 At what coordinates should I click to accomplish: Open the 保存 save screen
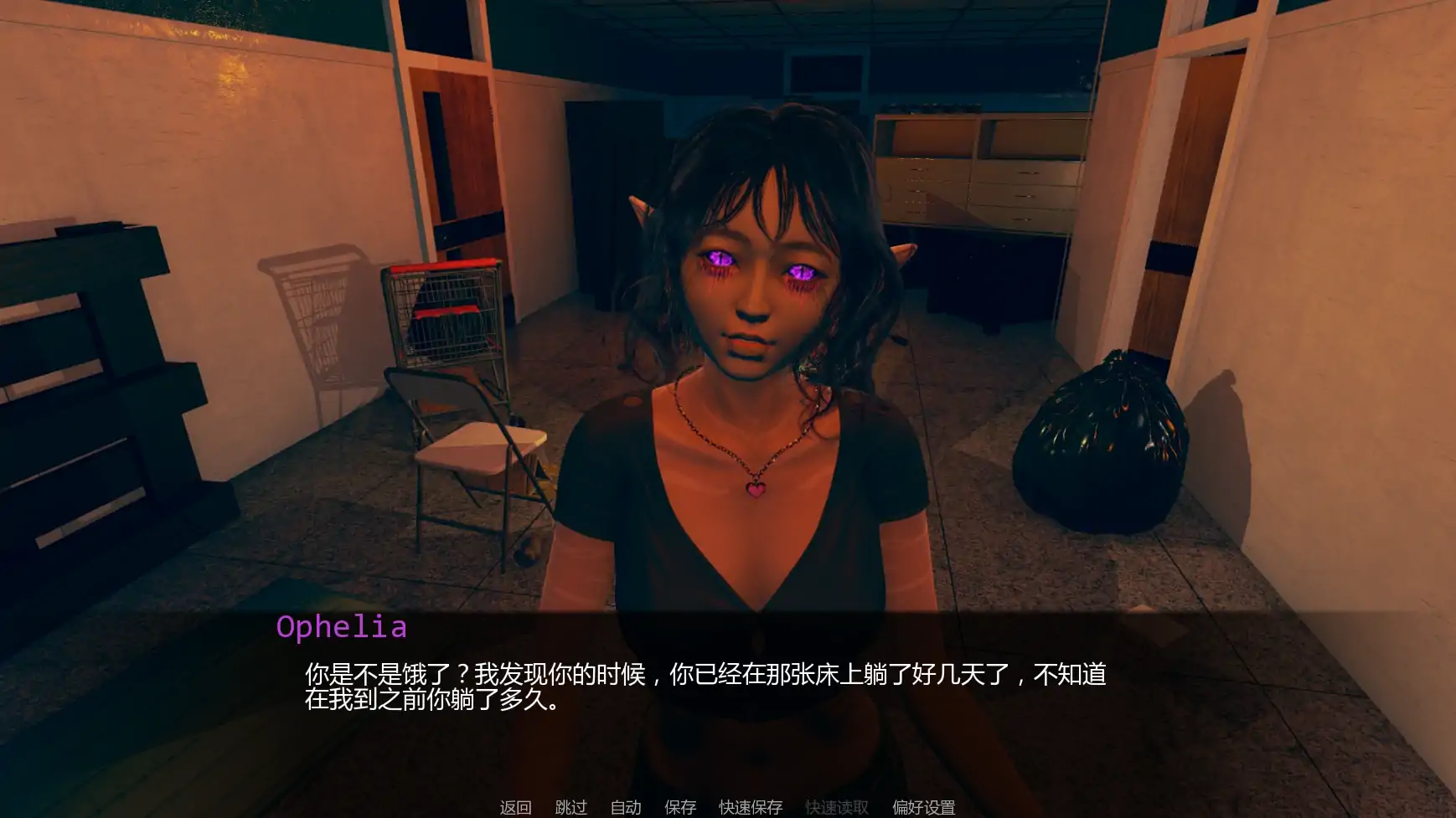click(679, 807)
